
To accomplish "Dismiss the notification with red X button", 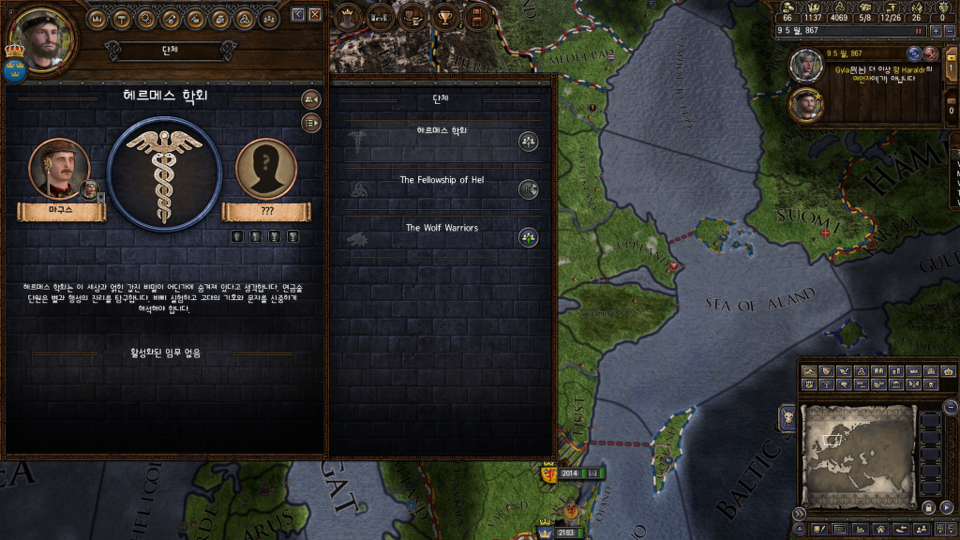I will 931,54.
